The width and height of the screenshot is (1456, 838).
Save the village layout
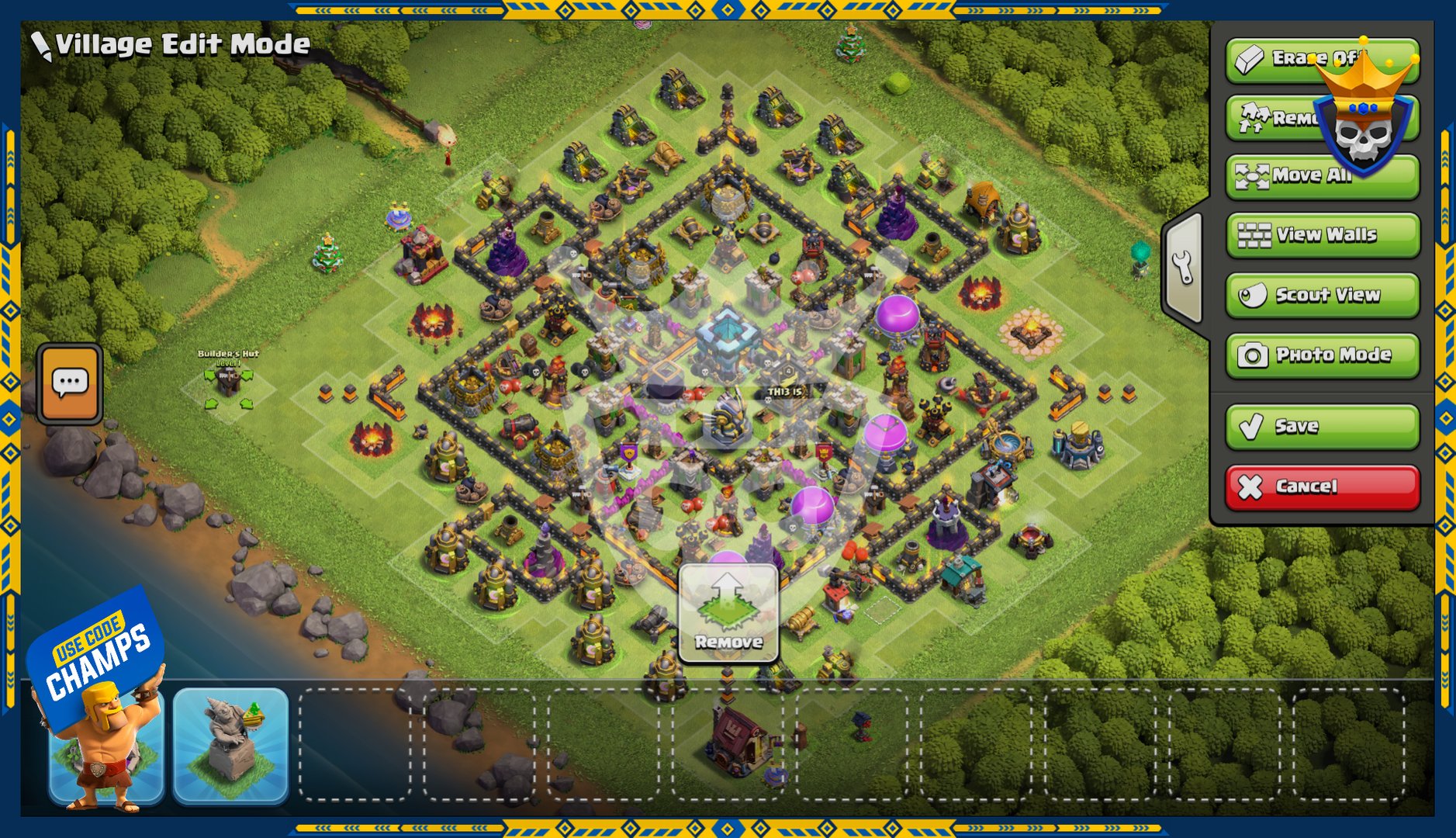[x=1322, y=426]
